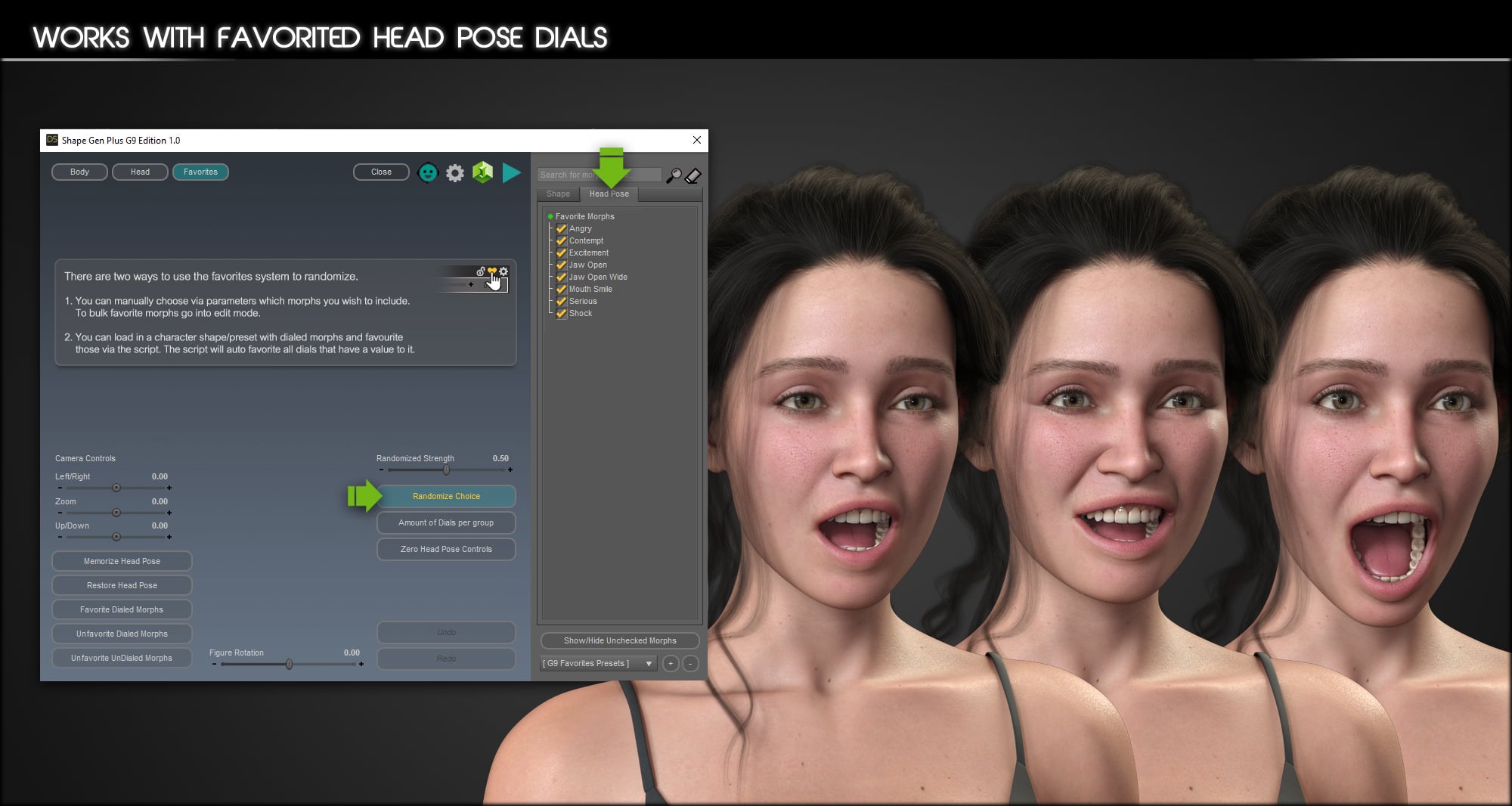Click the padlock icon in the parameter row
Viewport: 1512px width, 806px height.
coord(481,271)
